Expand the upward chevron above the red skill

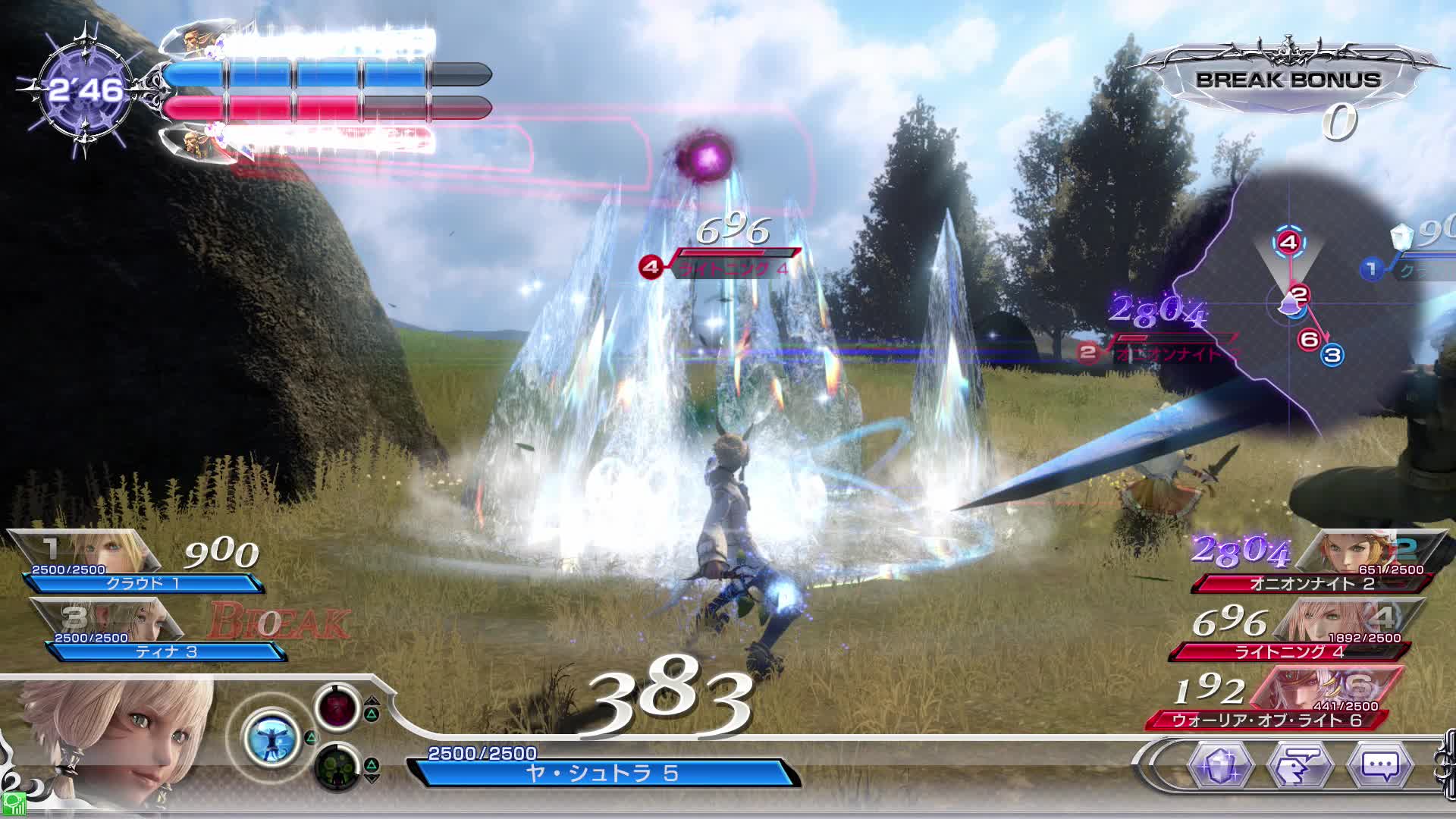tap(372, 700)
